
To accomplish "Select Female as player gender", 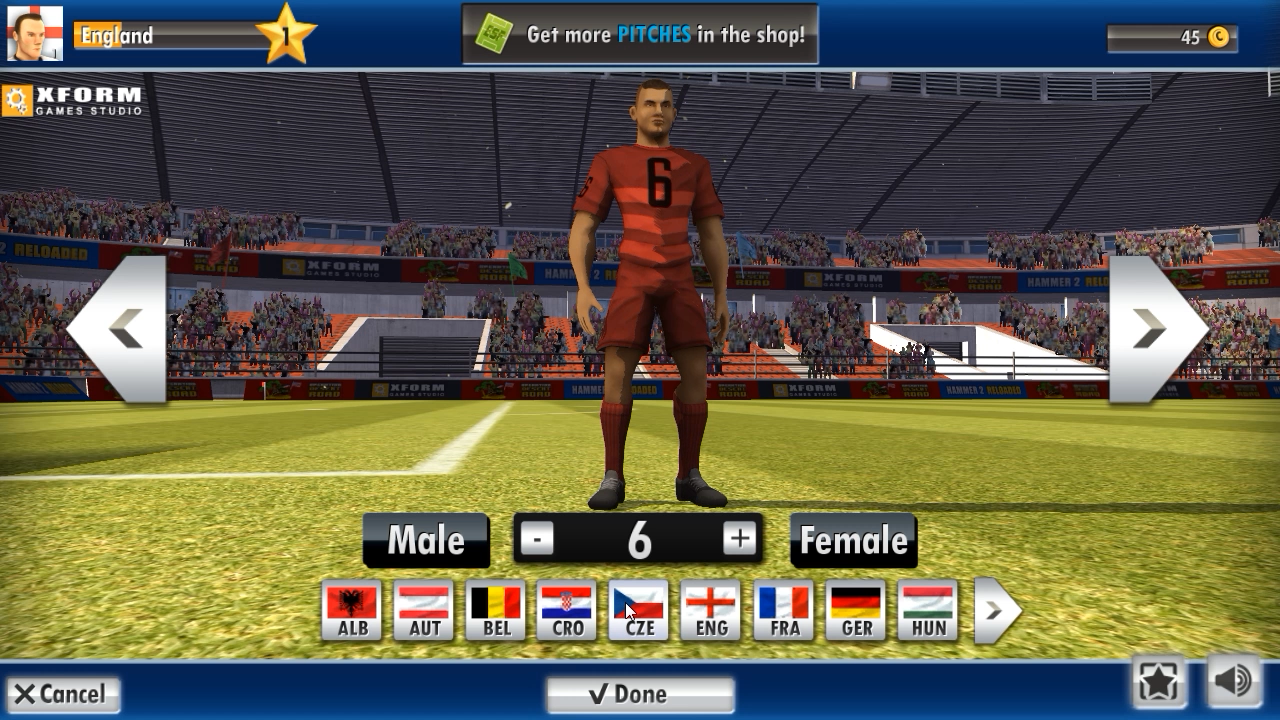I will click(x=853, y=539).
